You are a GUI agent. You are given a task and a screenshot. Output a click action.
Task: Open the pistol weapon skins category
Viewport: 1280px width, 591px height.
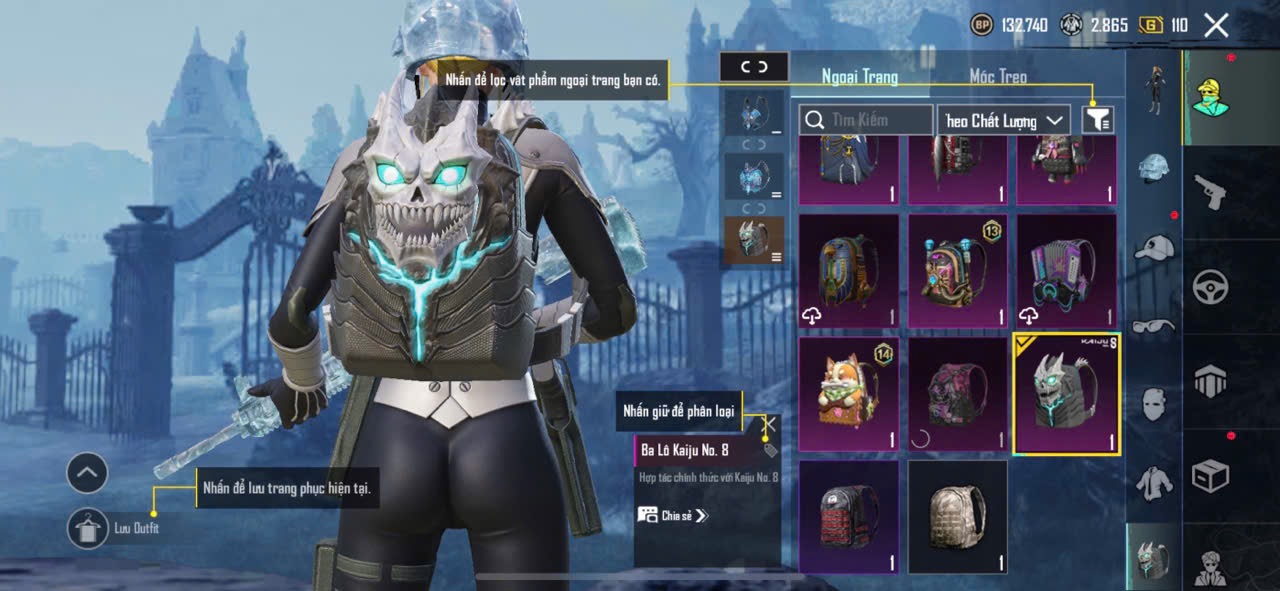coord(1210,191)
